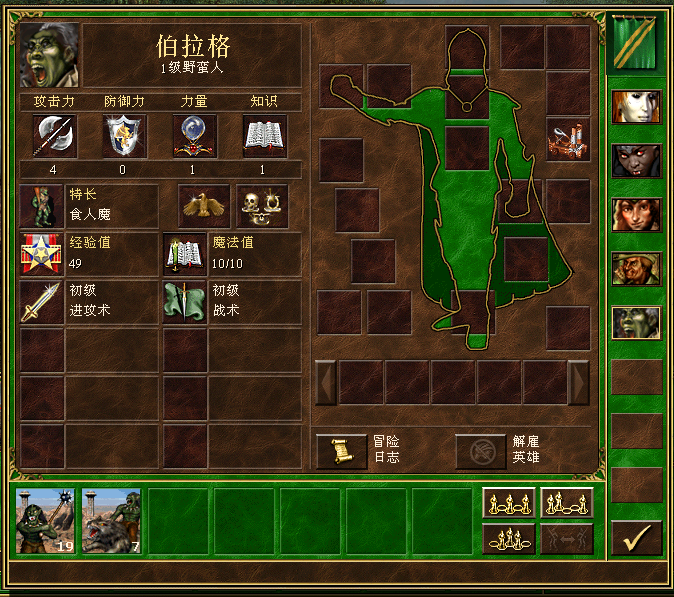Select the war machine artifact slot

(x=567, y=141)
